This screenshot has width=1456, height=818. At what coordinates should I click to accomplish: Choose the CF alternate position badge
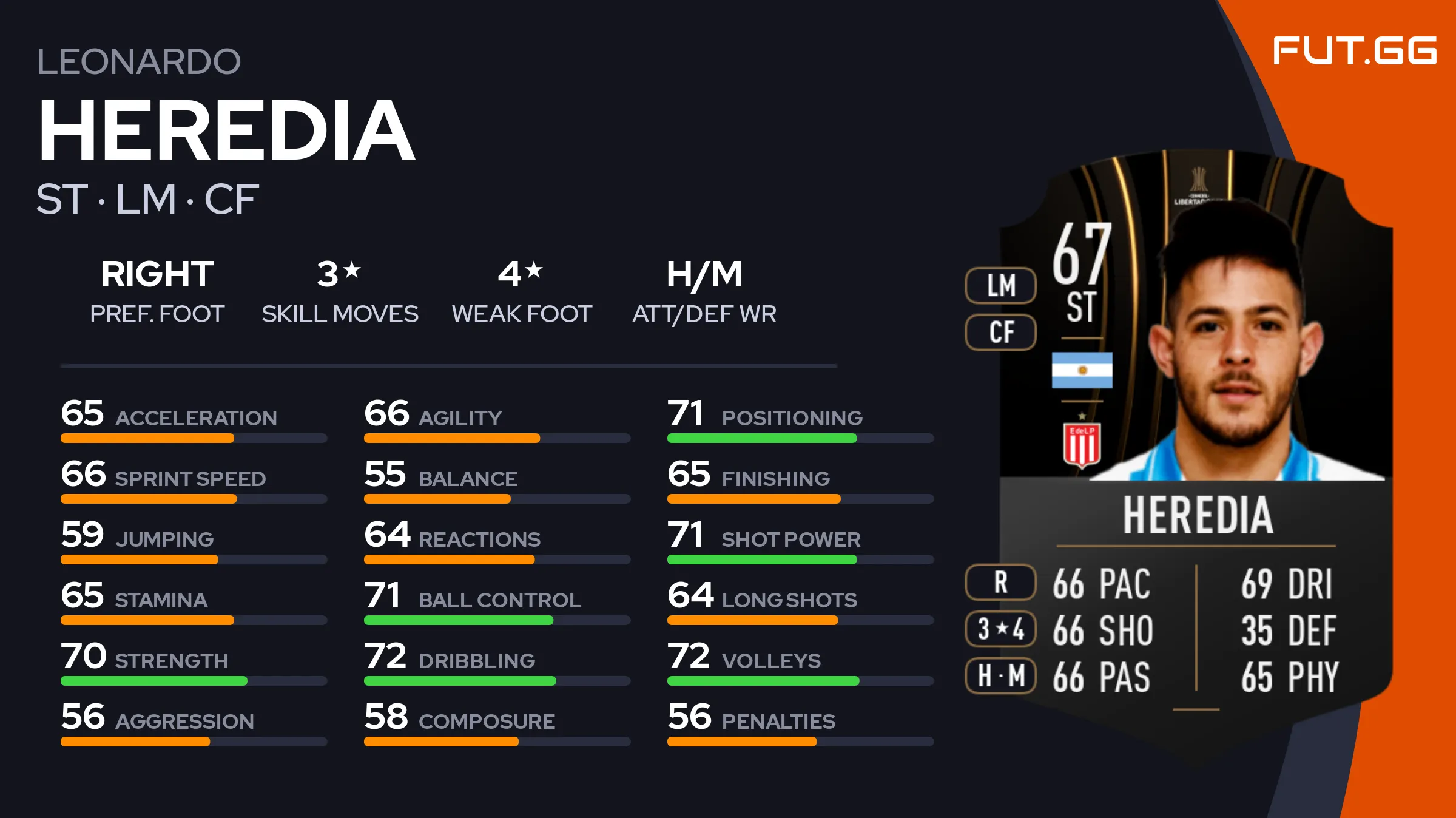point(1000,332)
